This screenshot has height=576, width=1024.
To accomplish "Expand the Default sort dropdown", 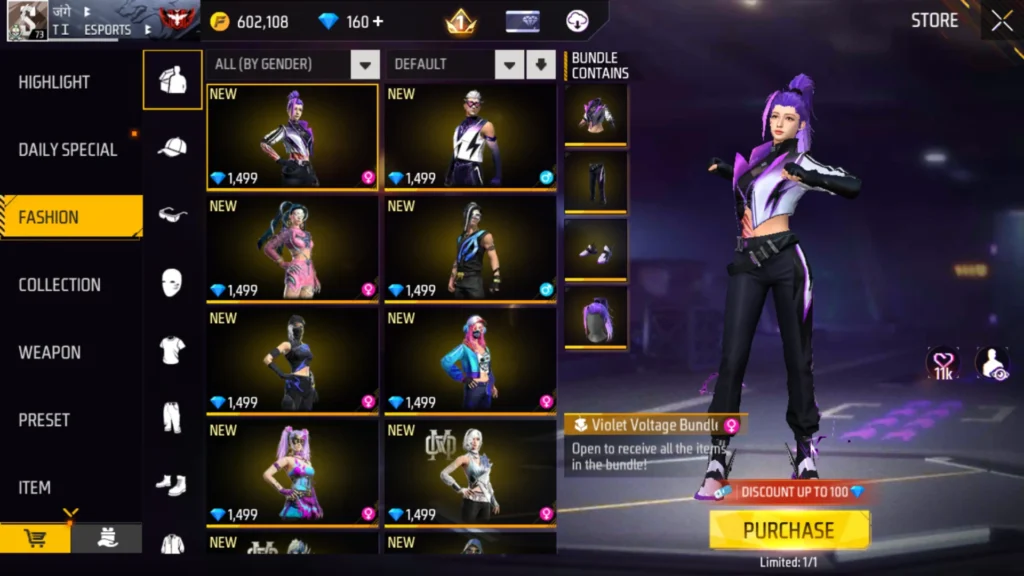I will pyautogui.click(x=457, y=65).
